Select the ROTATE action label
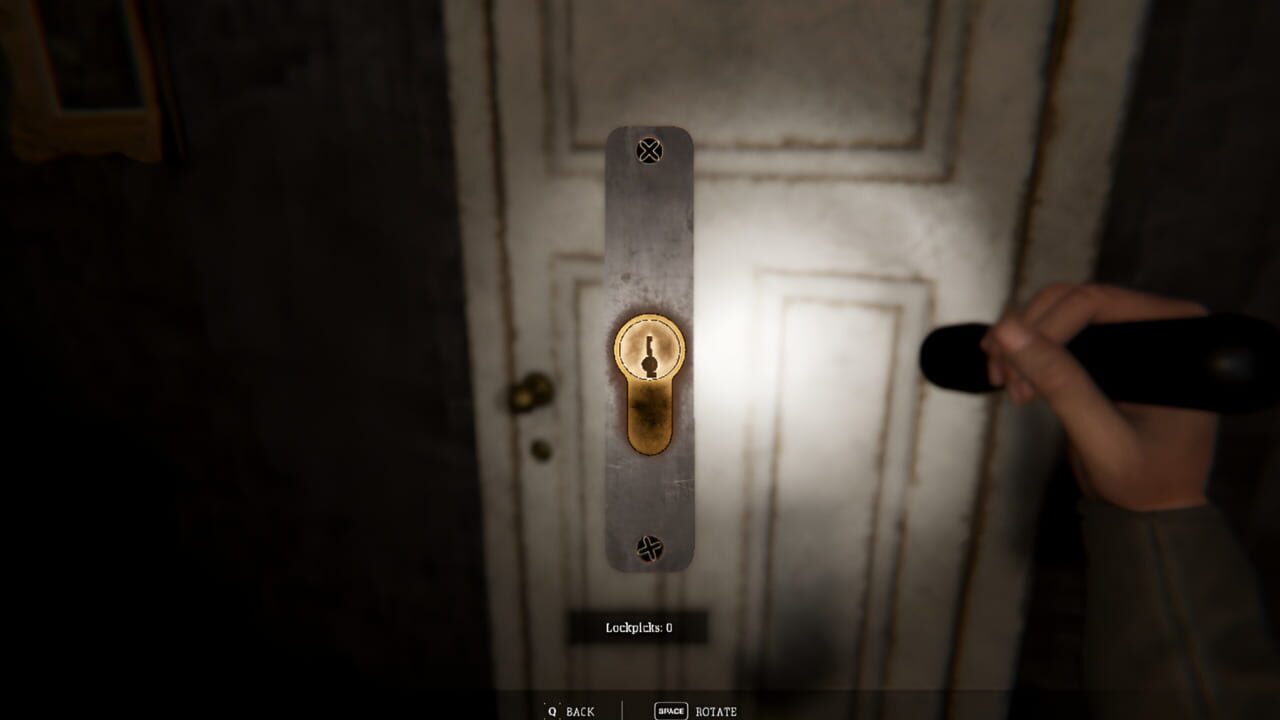This screenshot has height=720, width=1280. pos(718,712)
